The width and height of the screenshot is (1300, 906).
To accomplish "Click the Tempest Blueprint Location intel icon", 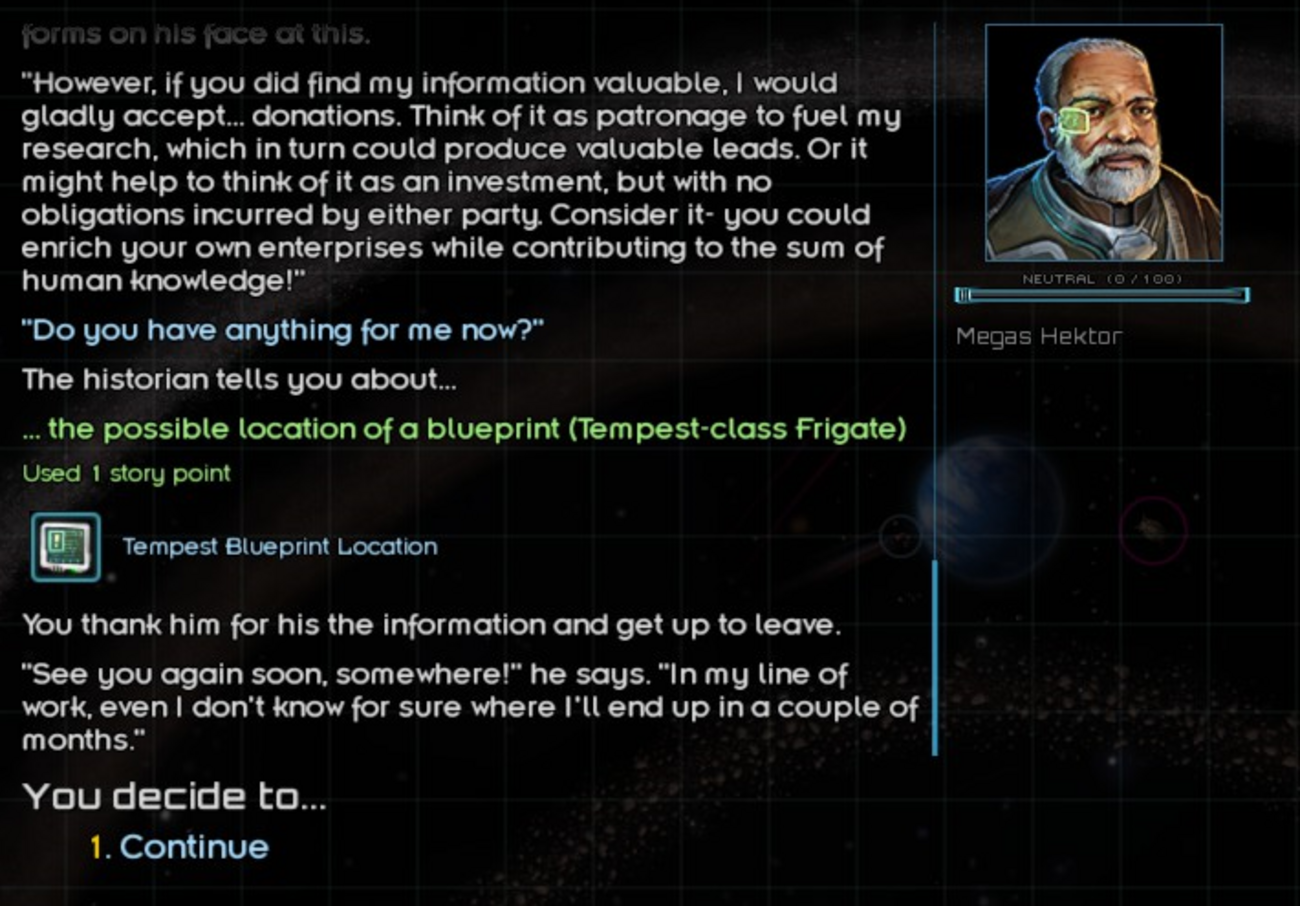I will coord(66,547).
